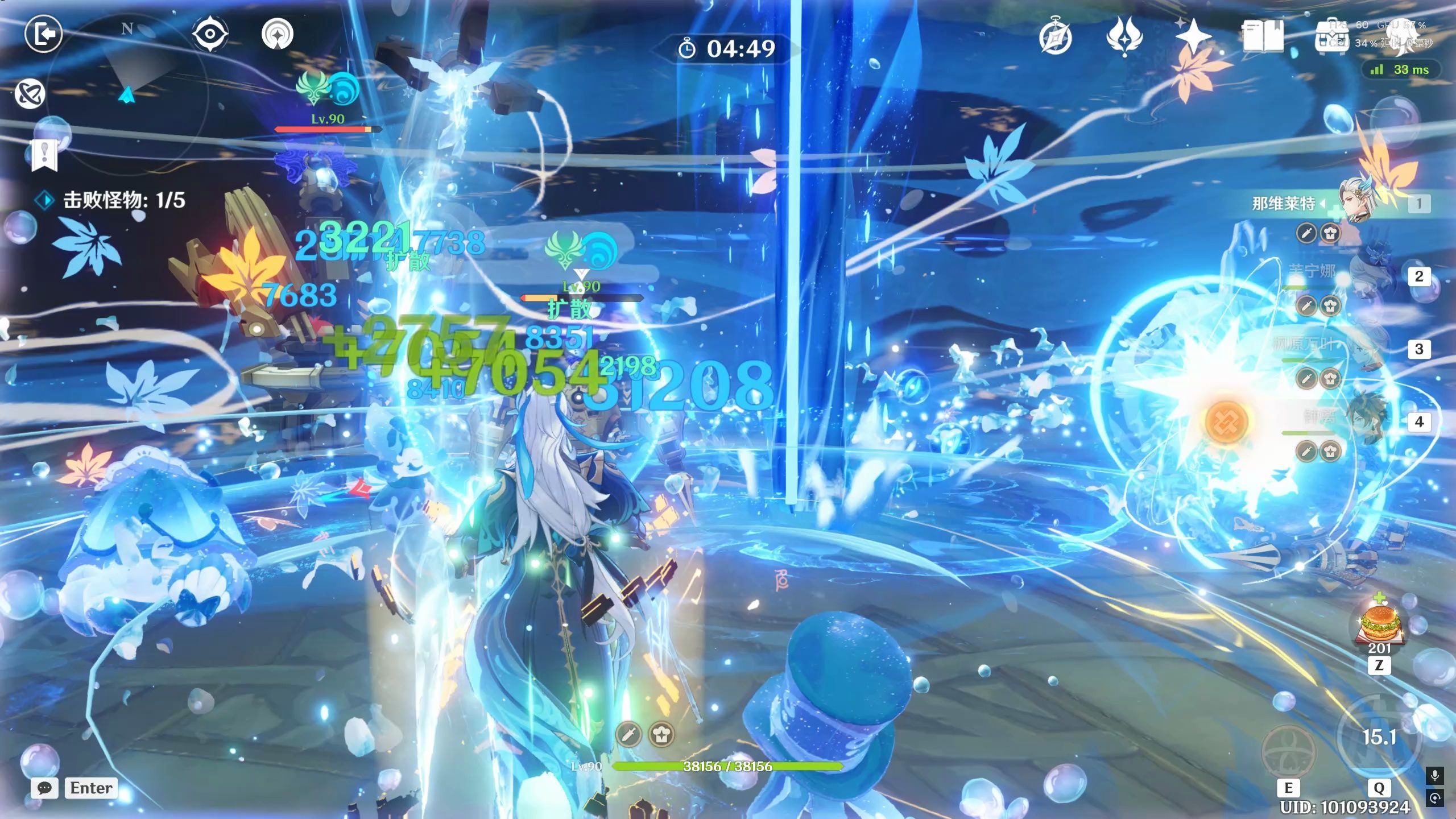Trigger the elemental burst on cooldown
Viewport: 1456px width, 819px height.
[1379, 738]
